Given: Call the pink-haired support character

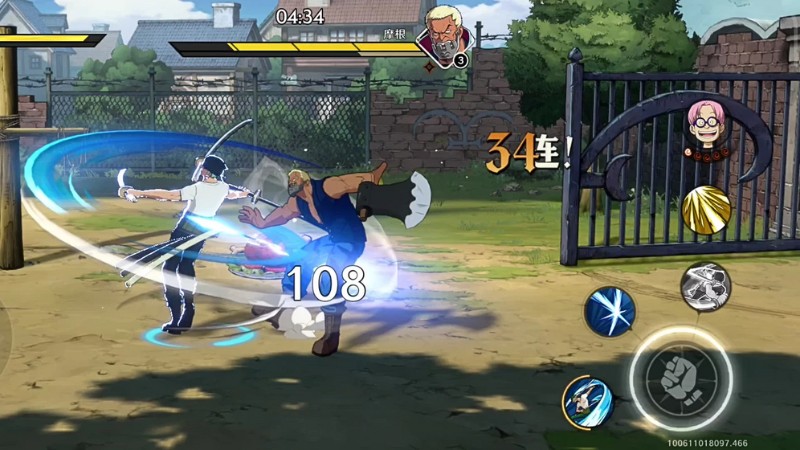Looking at the screenshot, I should click(704, 128).
